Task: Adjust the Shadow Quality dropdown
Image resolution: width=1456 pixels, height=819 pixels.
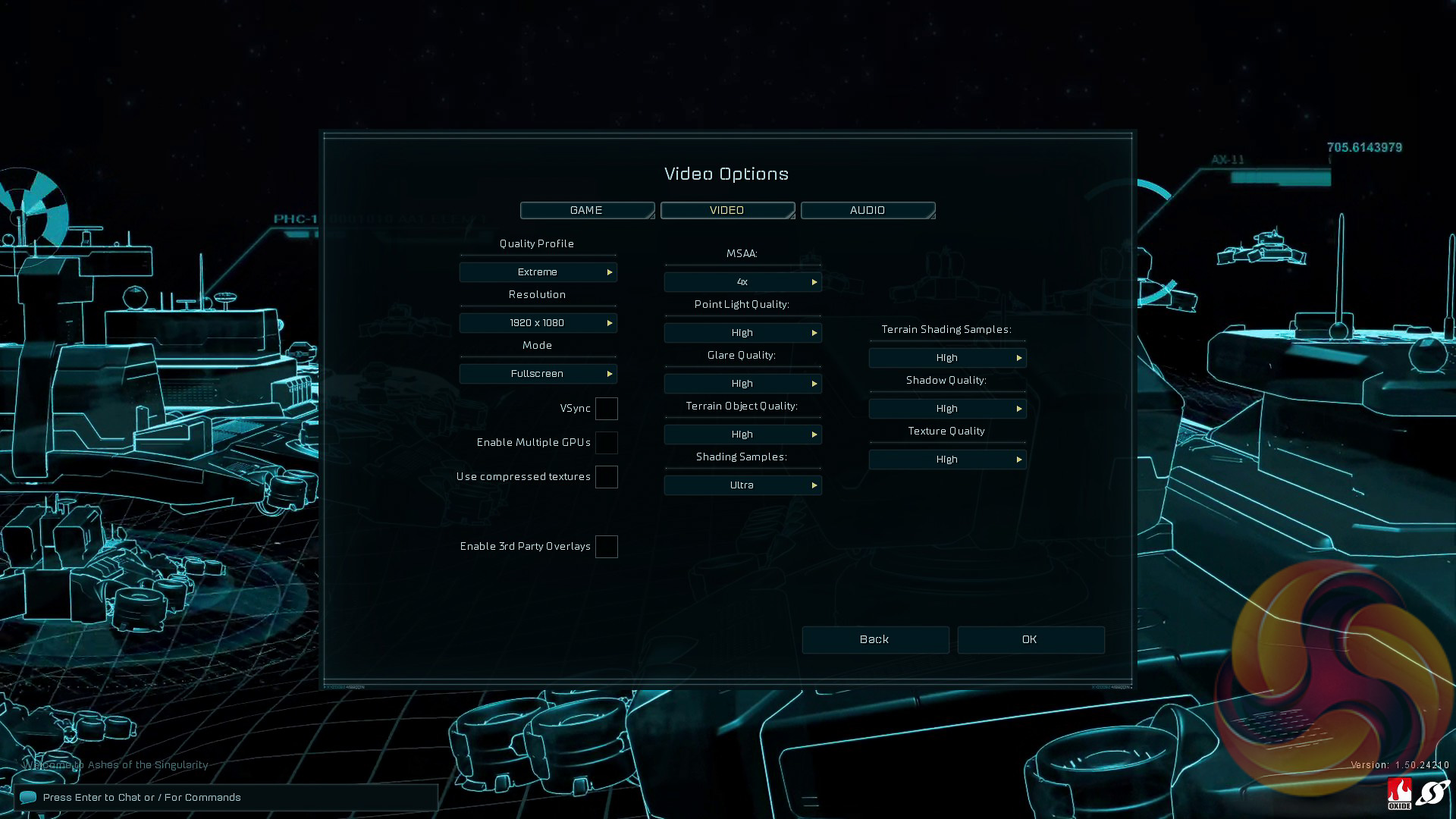Action: 947,409
